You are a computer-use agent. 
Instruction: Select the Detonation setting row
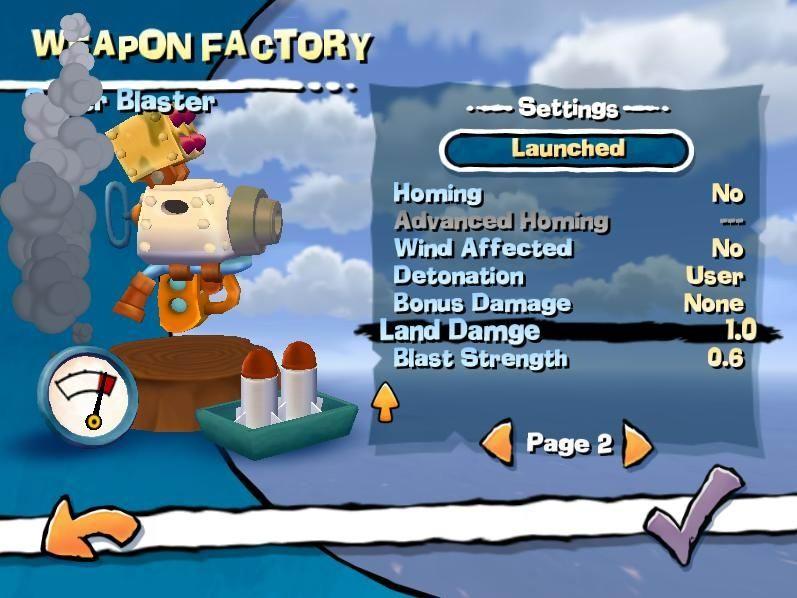point(568,276)
